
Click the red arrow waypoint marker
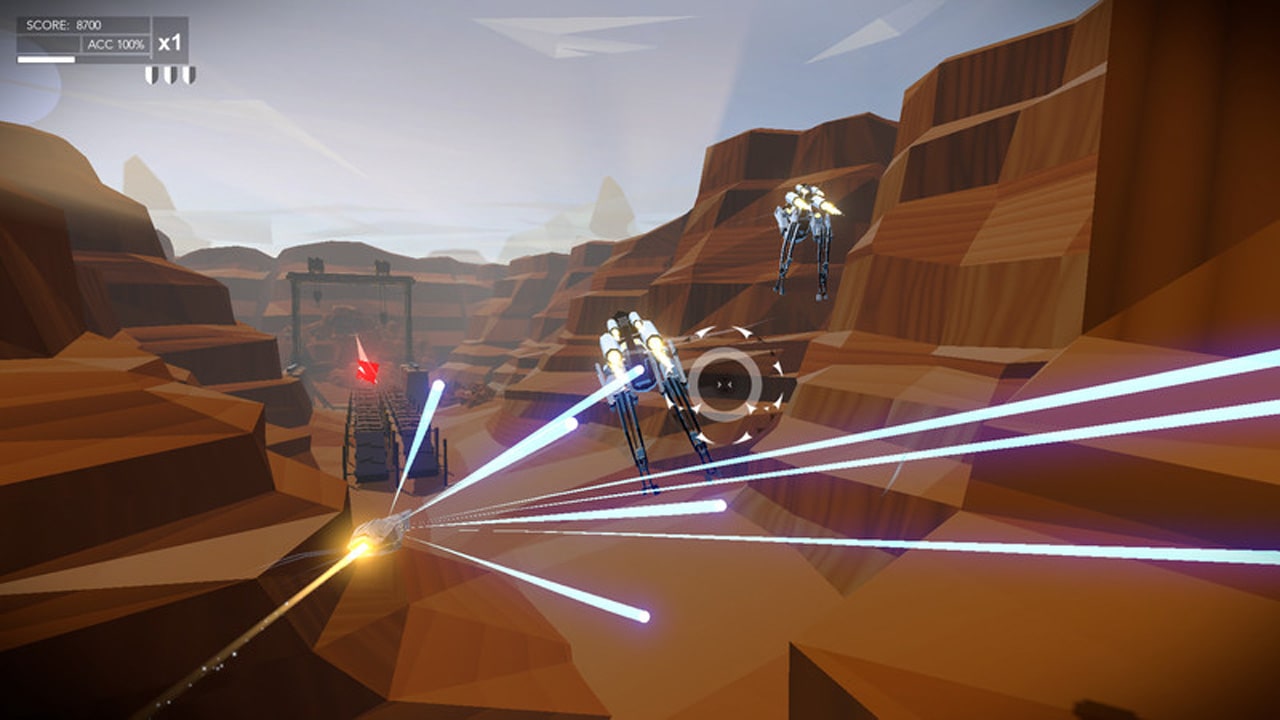[367, 370]
